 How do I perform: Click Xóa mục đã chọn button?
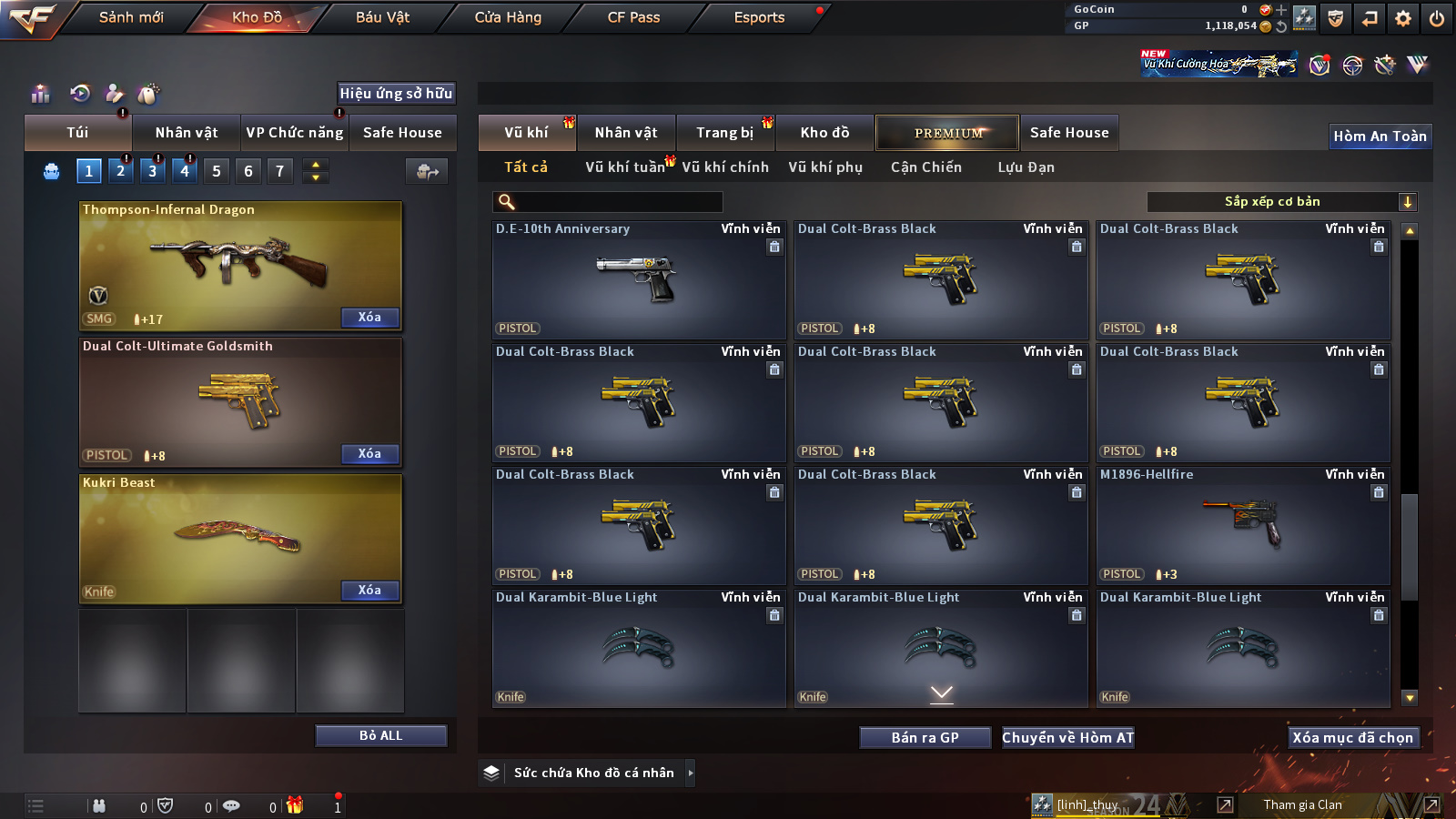click(1352, 738)
